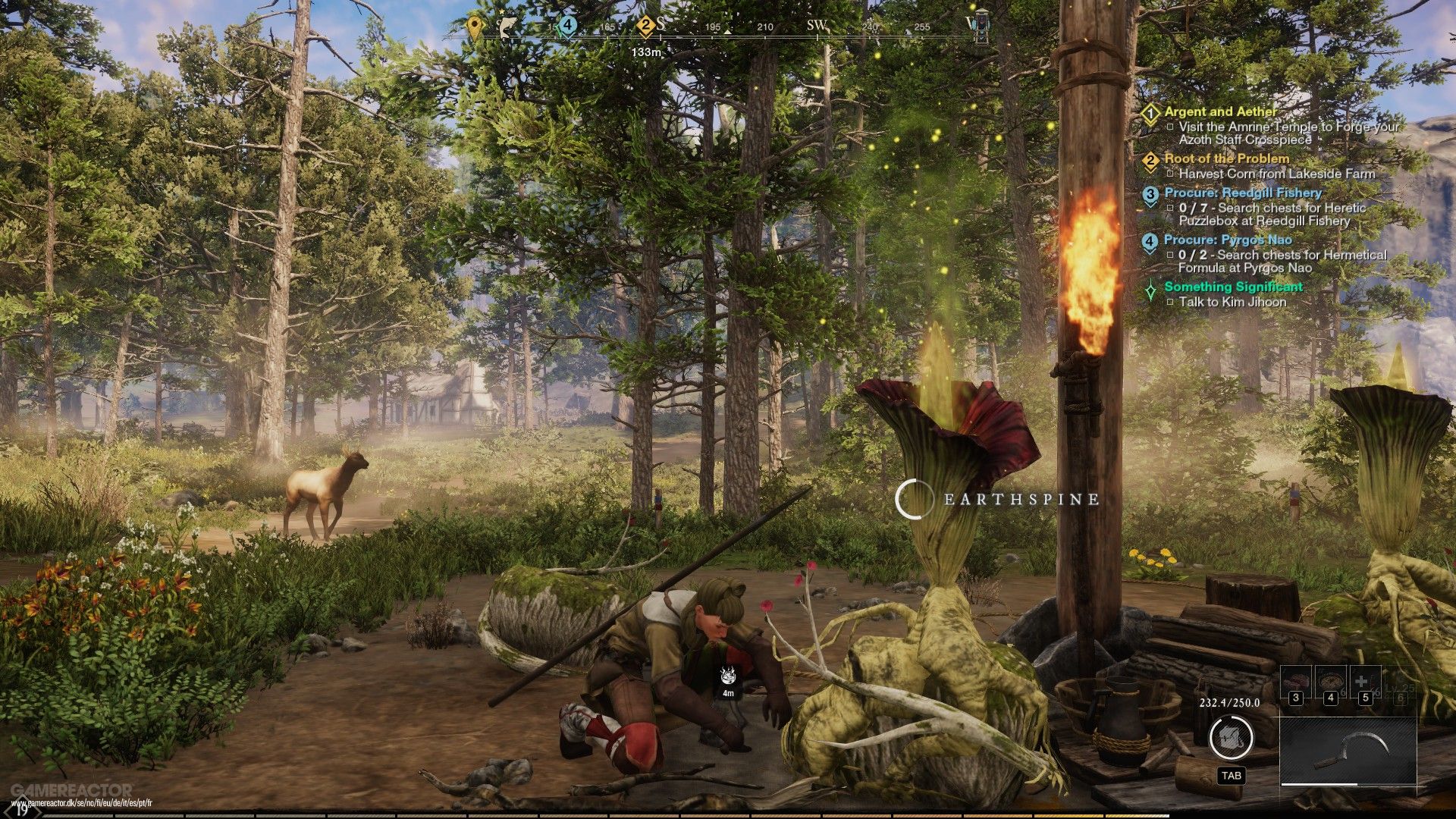The width and height of the screenshot is (1456, 819).
Task: Use the health potion in quickslot 5
Action: (1365, 682)
